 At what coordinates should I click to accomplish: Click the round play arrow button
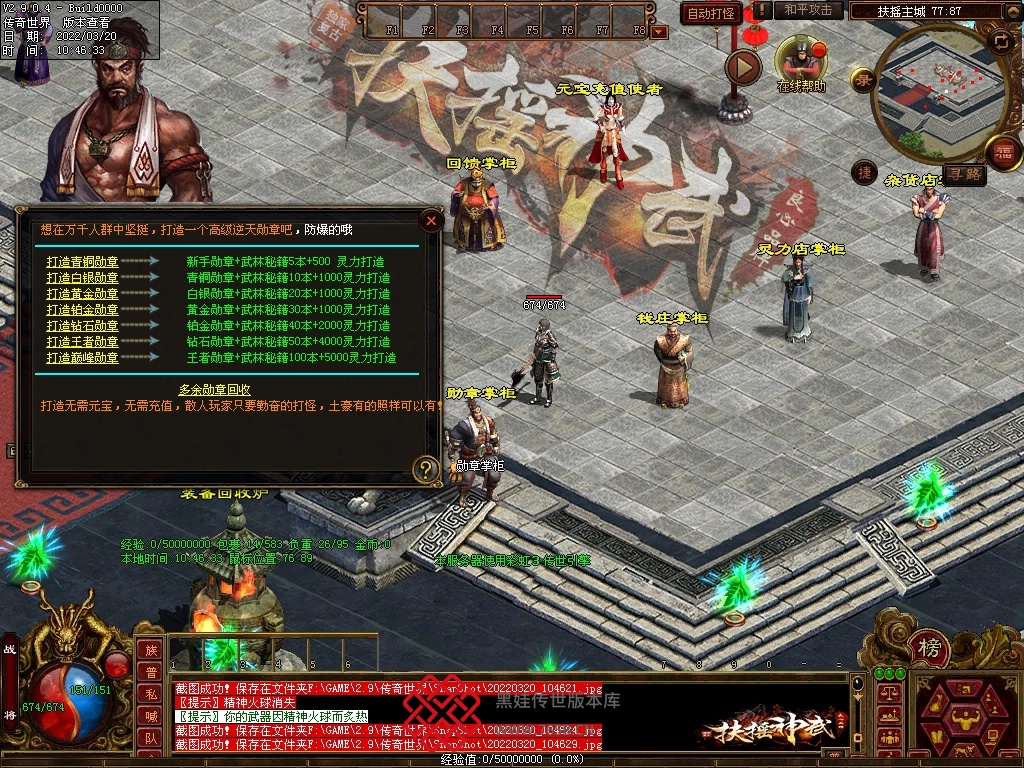click(x=743, y=67)
